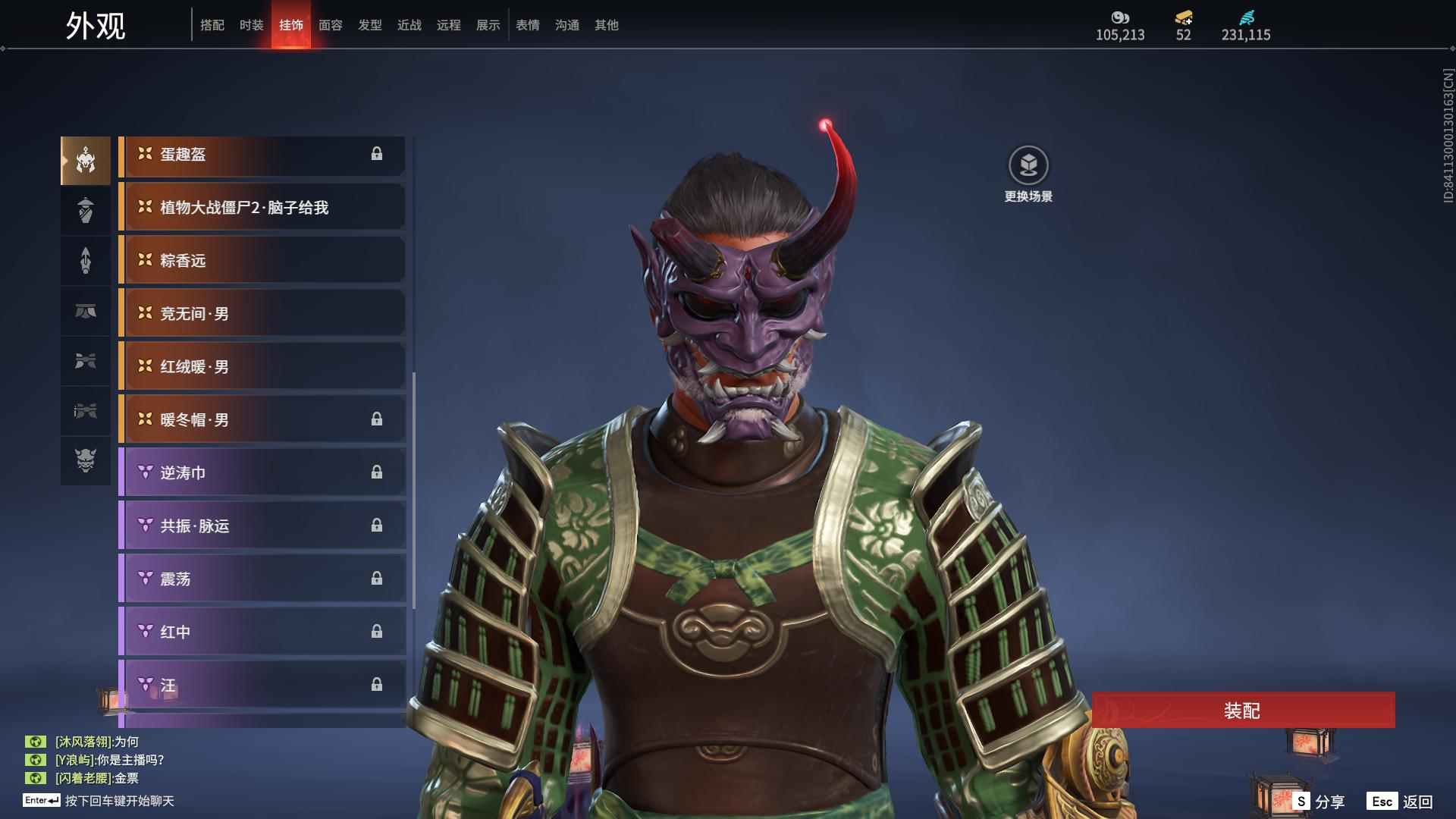
Task: Select the 面容 tab
Action: pyautogui.click(x=331, y=25)
